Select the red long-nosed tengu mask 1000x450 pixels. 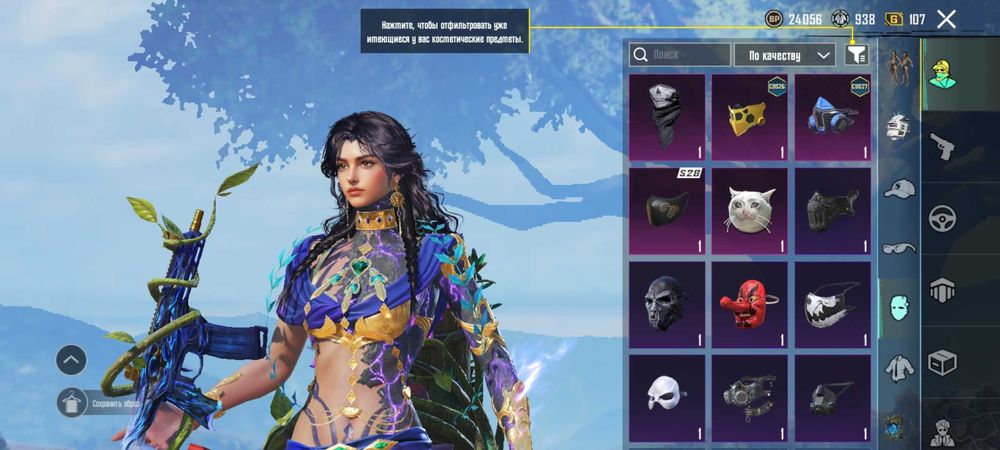[749, 304]
